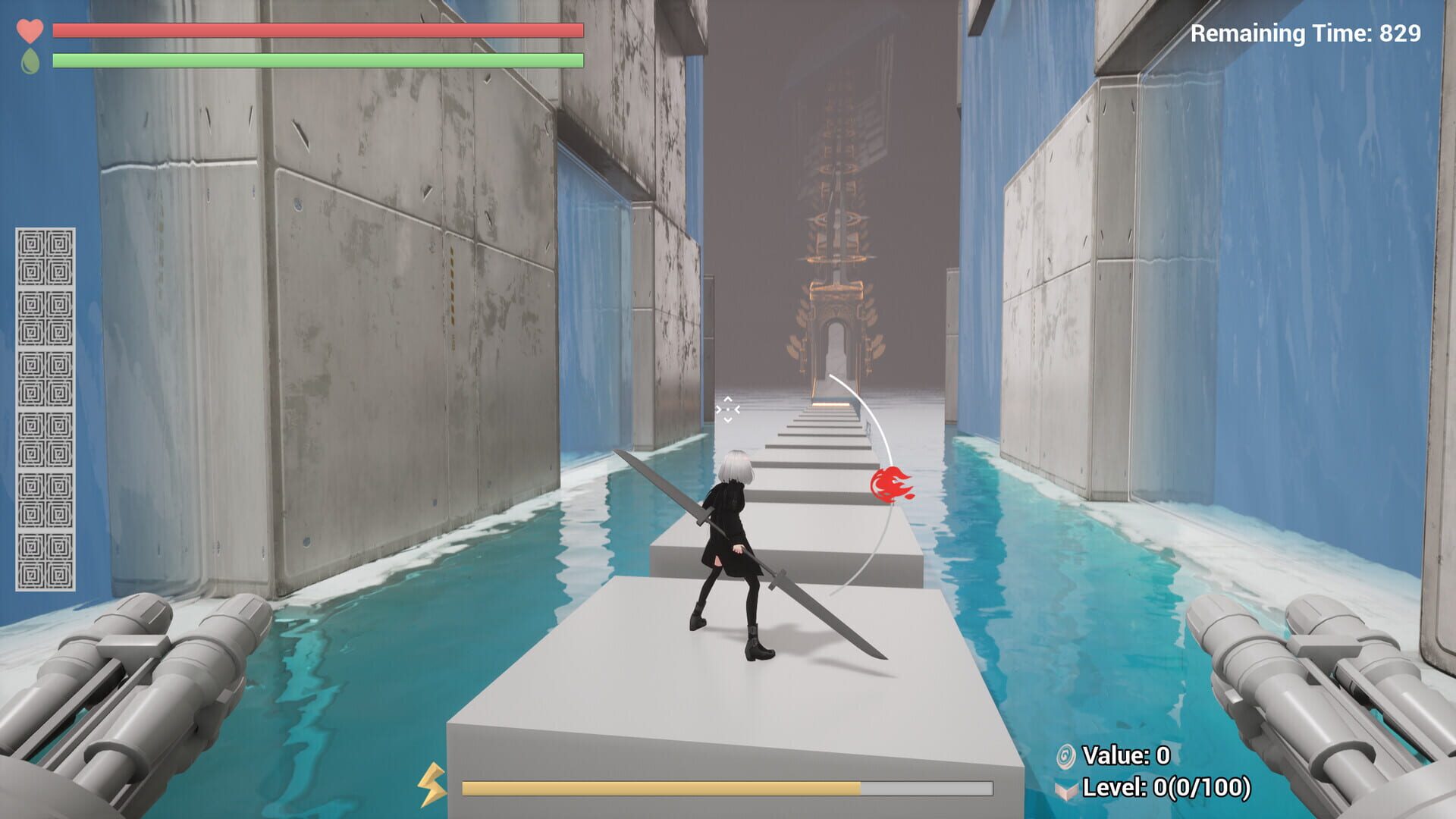Click the red flame enemy marker
This screenshot has width=1456, height=819.
pyautogui.click(x=889, y=485)
